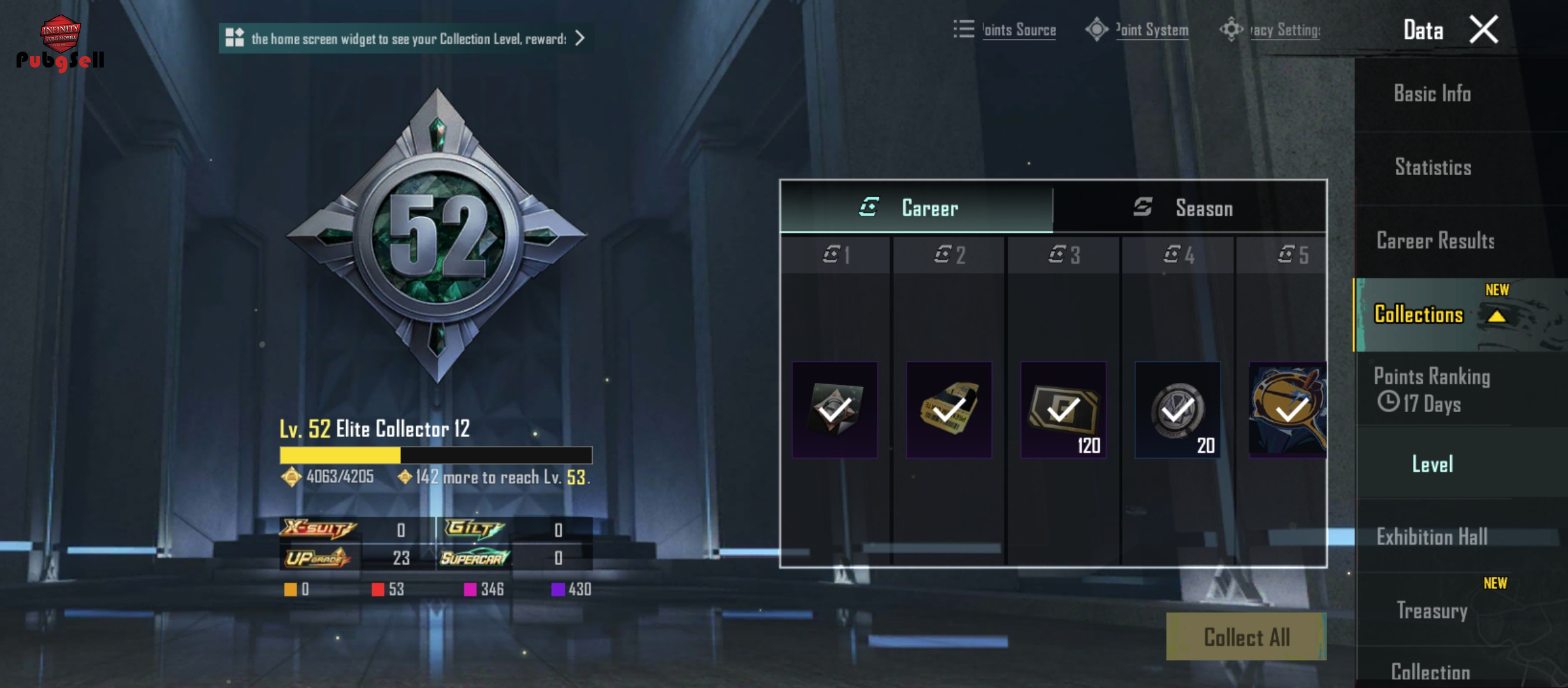Select the level 4 coin reward with 20
1568x688 pixels.
[1177, 410]
